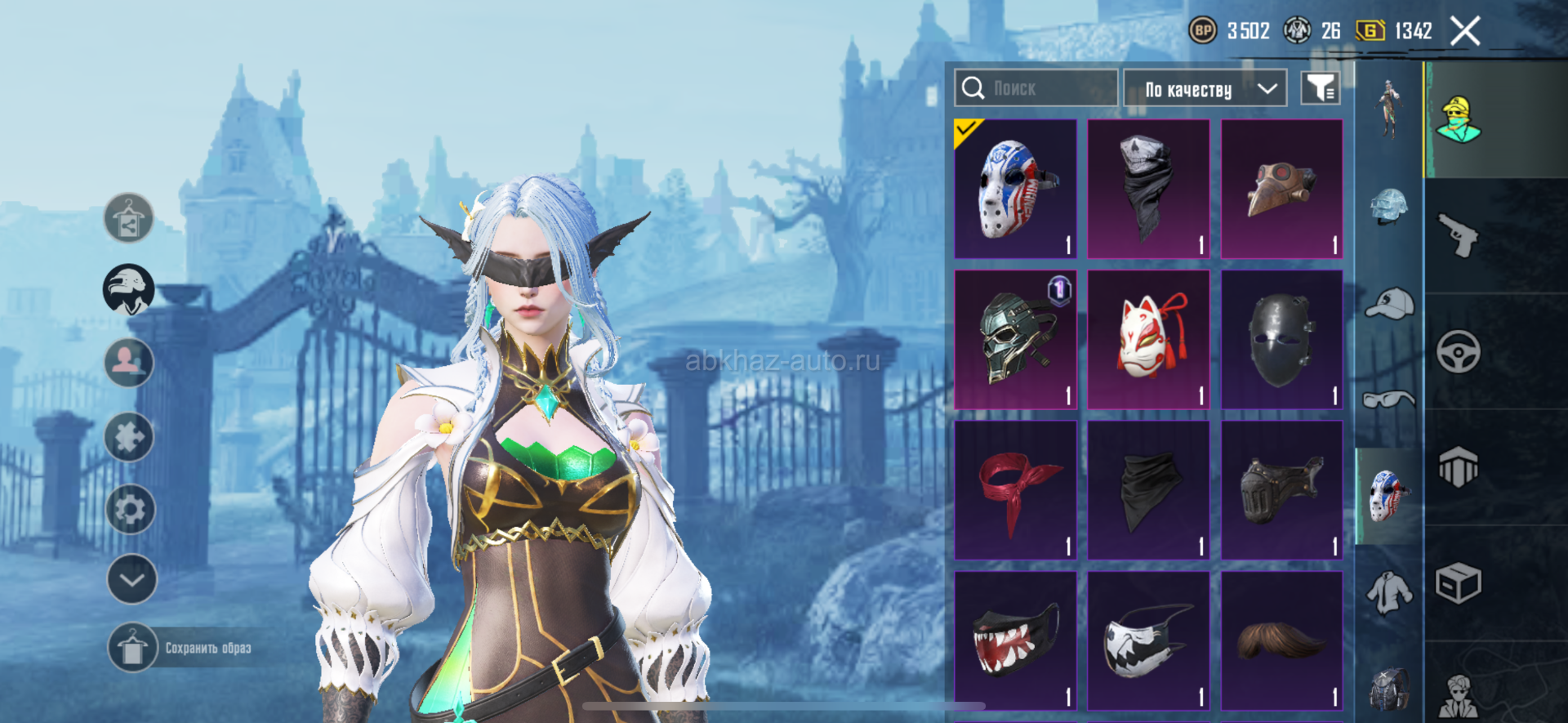The image size is (1568, 723).
Task: Open the По качеству sorting dropdown
Action: click(x=1205, y=89)
